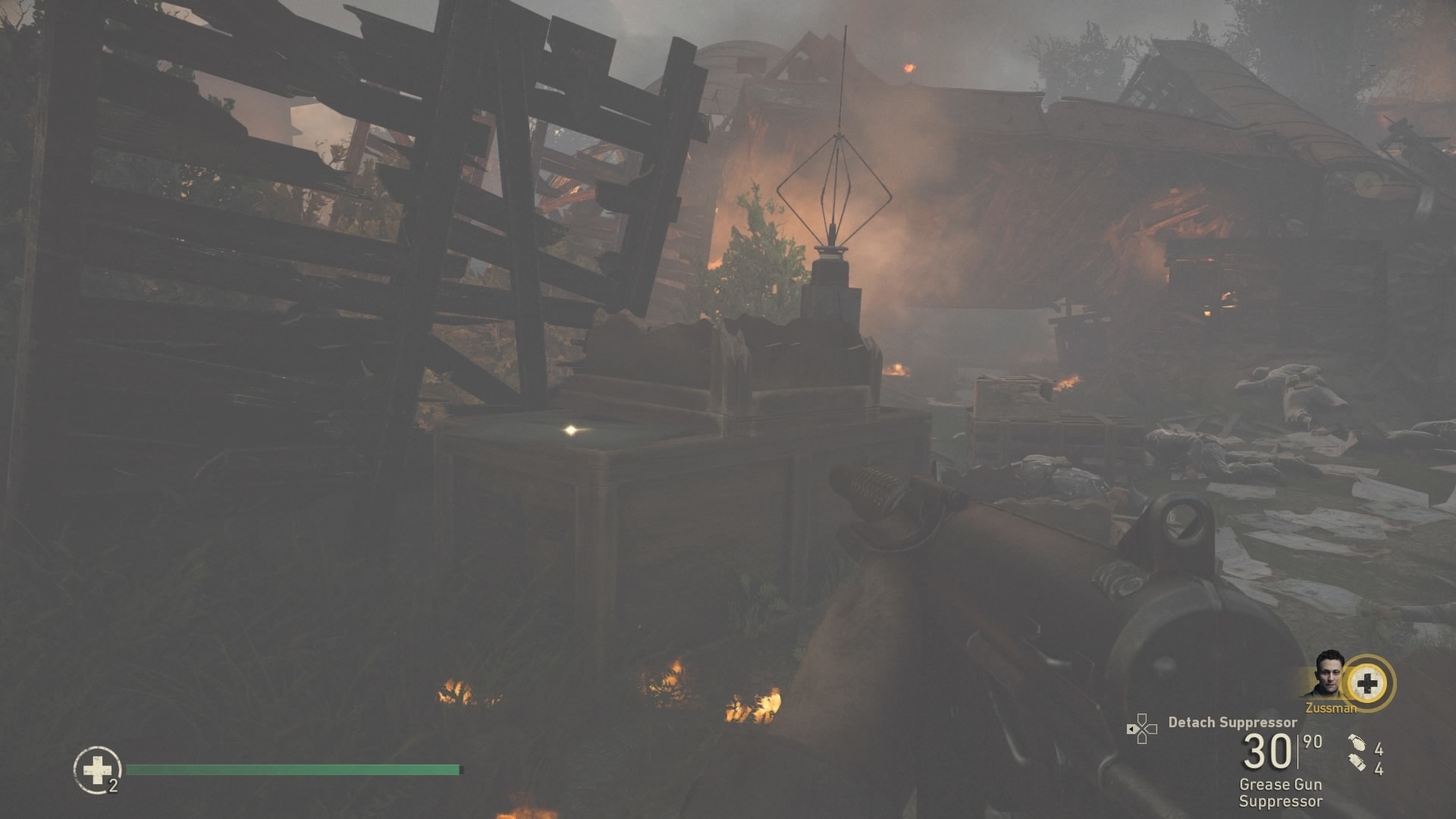Select the Zussman squad member nameplate
This screenshot has width=1456, height=819.
click(x=1331, y=707)
